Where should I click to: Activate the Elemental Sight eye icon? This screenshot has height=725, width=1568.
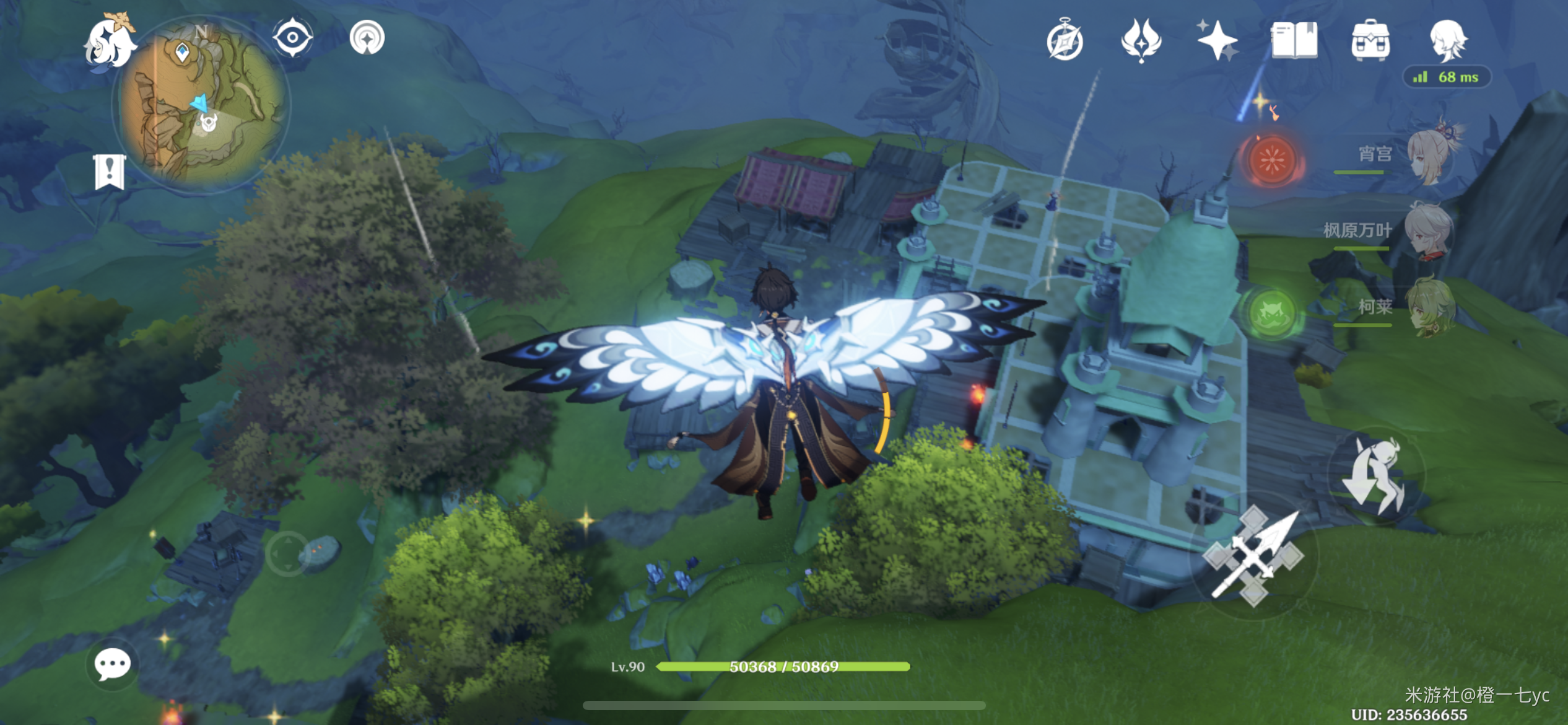pos(292,38)
